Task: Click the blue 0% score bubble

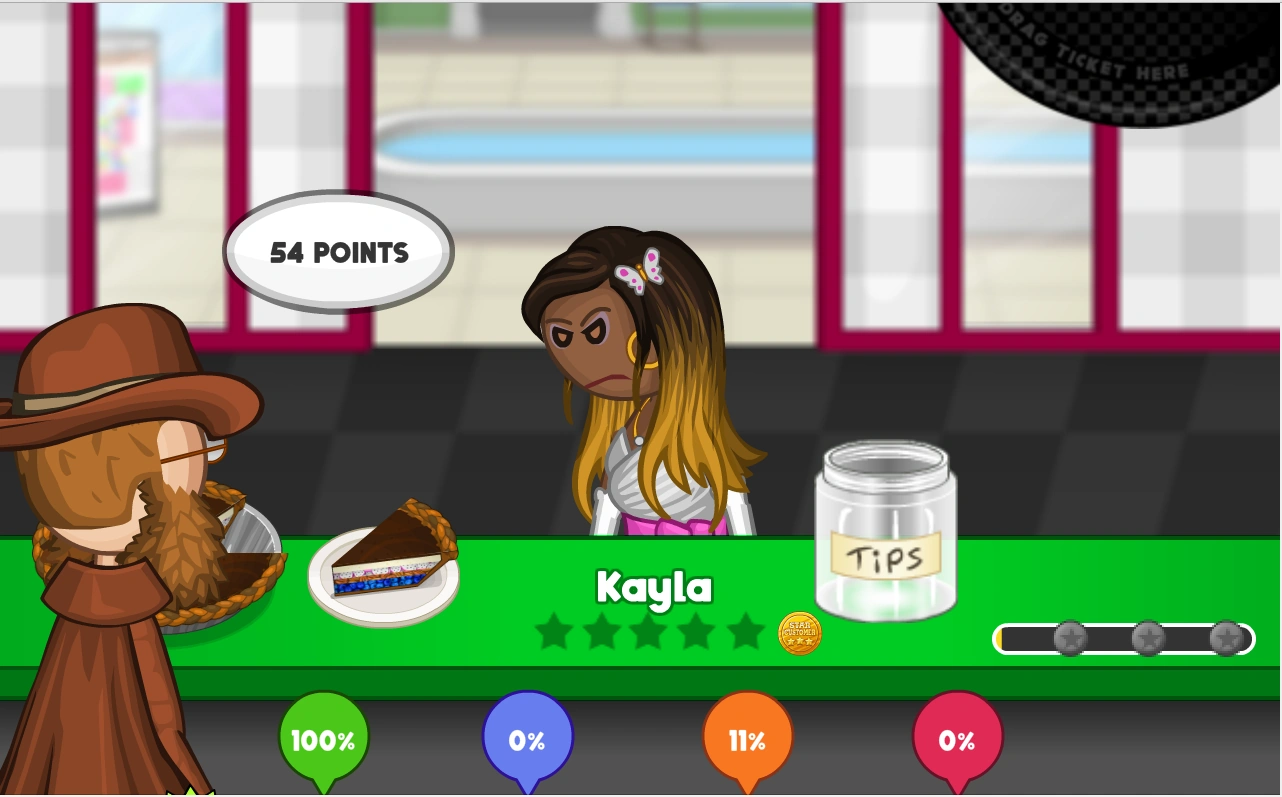Action: point(527,740)
